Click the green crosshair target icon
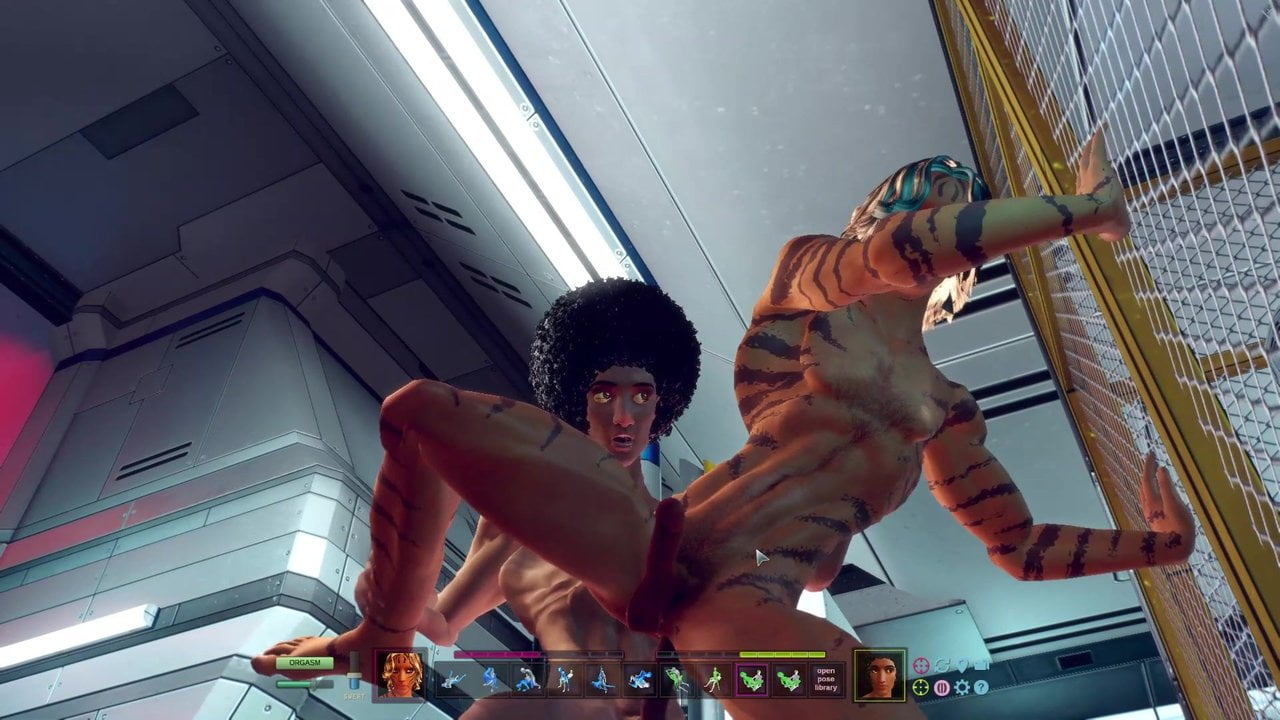Image resolution: width=1280 pixels, height=720 pixels. click(921, 687)
